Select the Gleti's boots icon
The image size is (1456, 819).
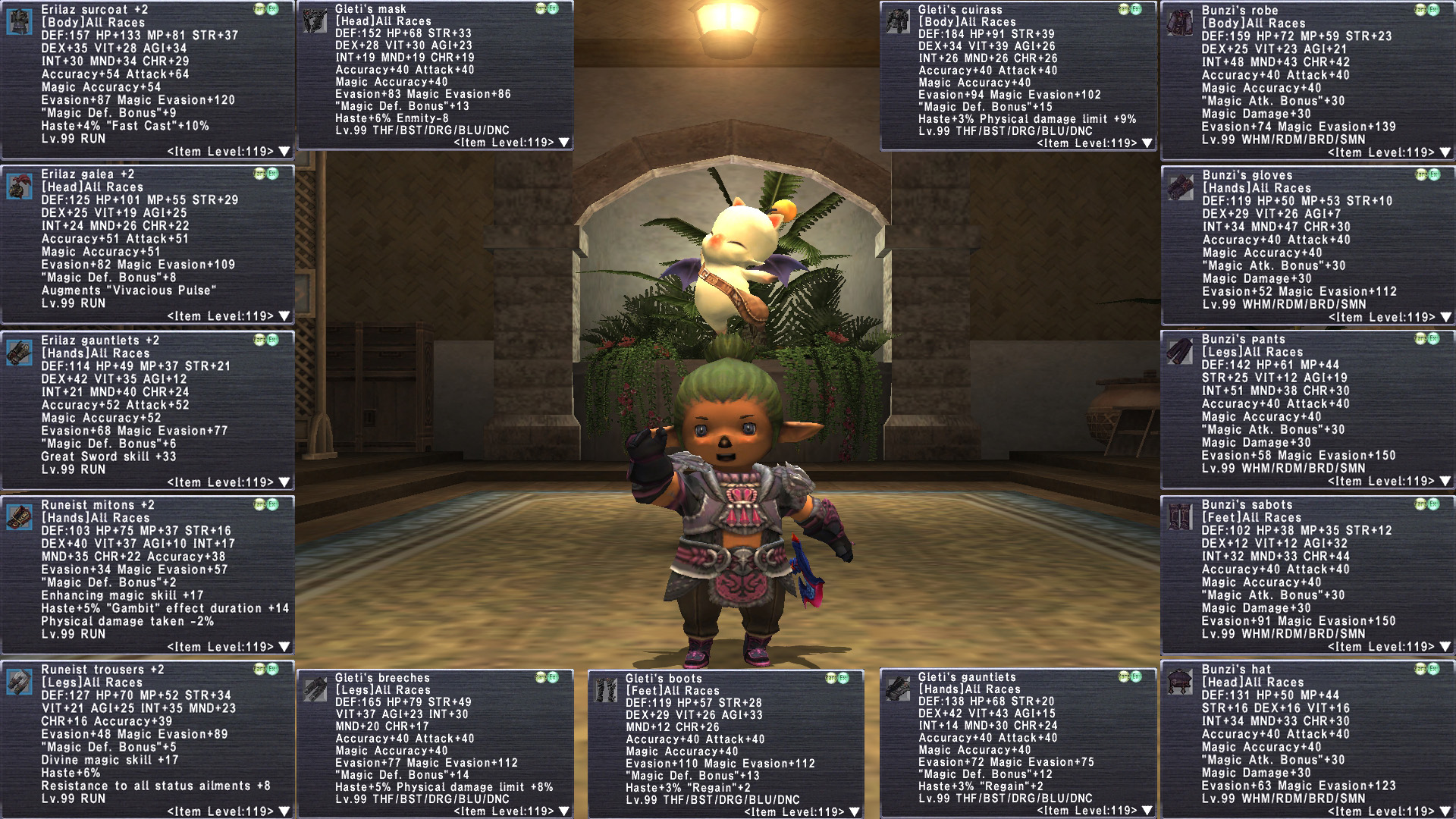pos(605,690)
